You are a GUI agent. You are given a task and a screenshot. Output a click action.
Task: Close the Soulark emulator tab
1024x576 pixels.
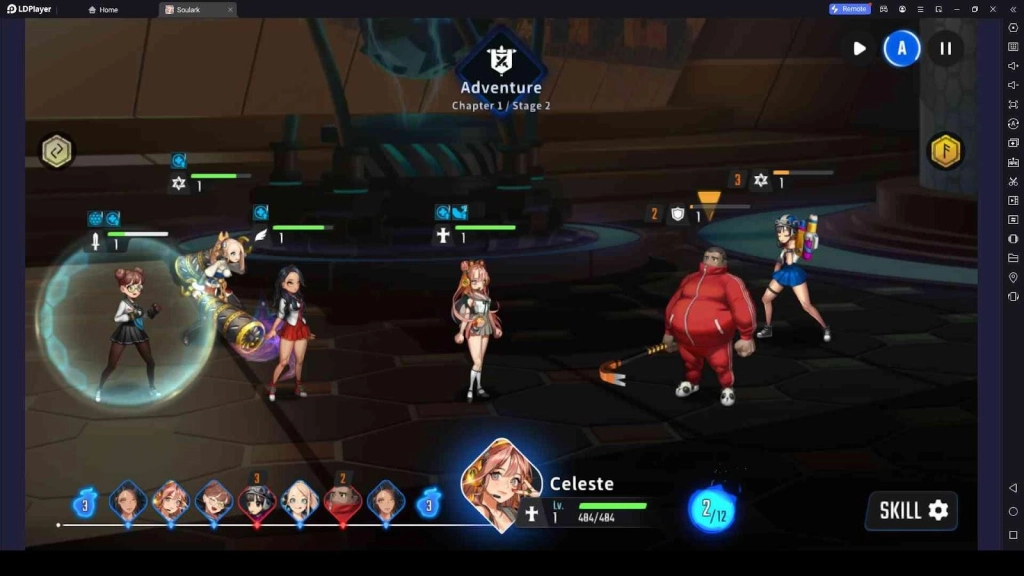pos(230,9)
